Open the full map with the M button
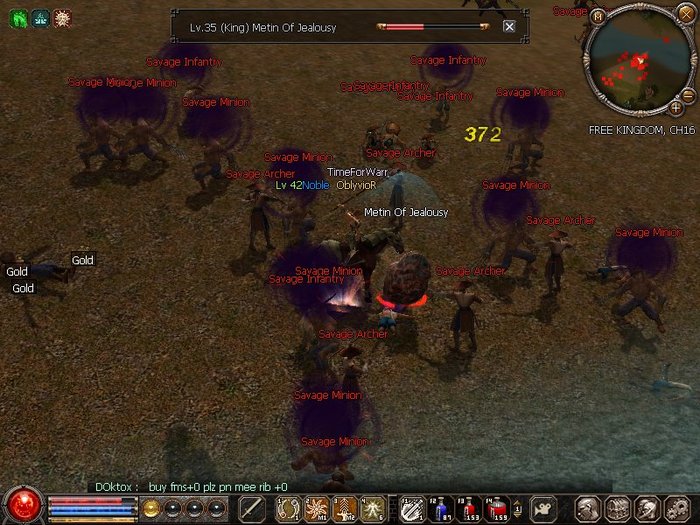This screenshot has height=525, width=700. (x=598, y=16)
